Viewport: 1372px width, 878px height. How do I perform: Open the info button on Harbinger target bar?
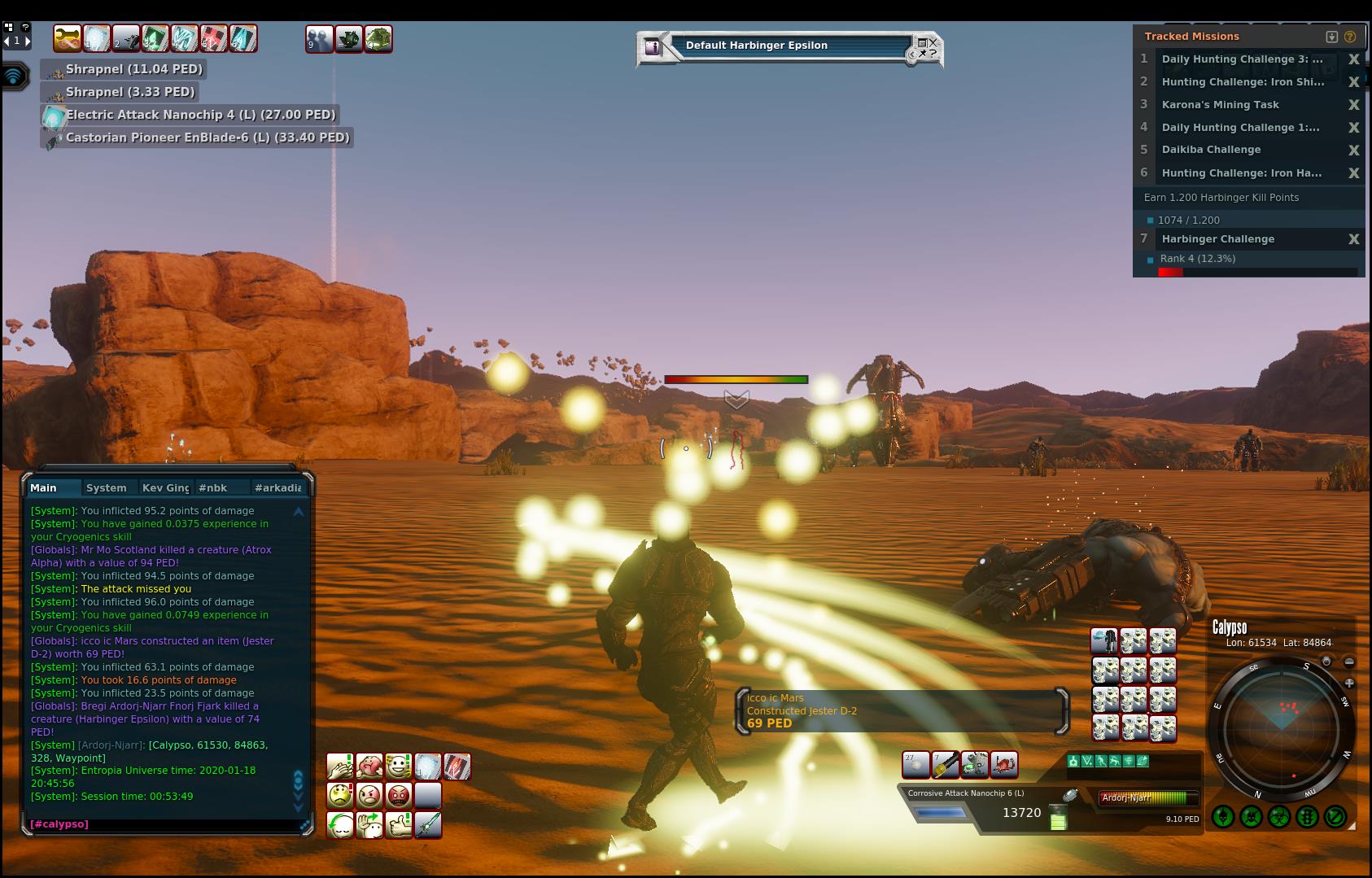(652, 47)
